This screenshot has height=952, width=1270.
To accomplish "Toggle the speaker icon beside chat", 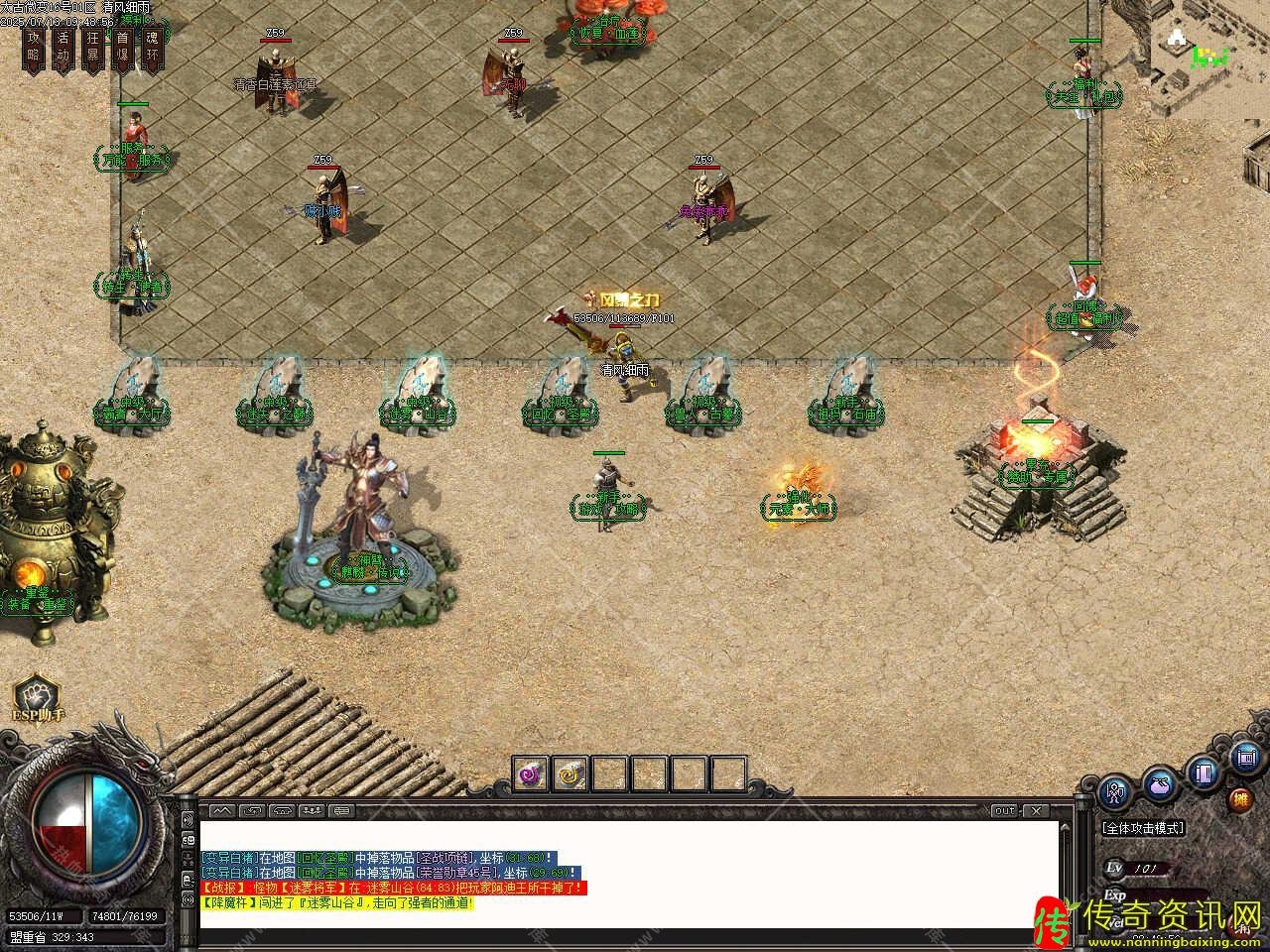I will coord(188,821).
